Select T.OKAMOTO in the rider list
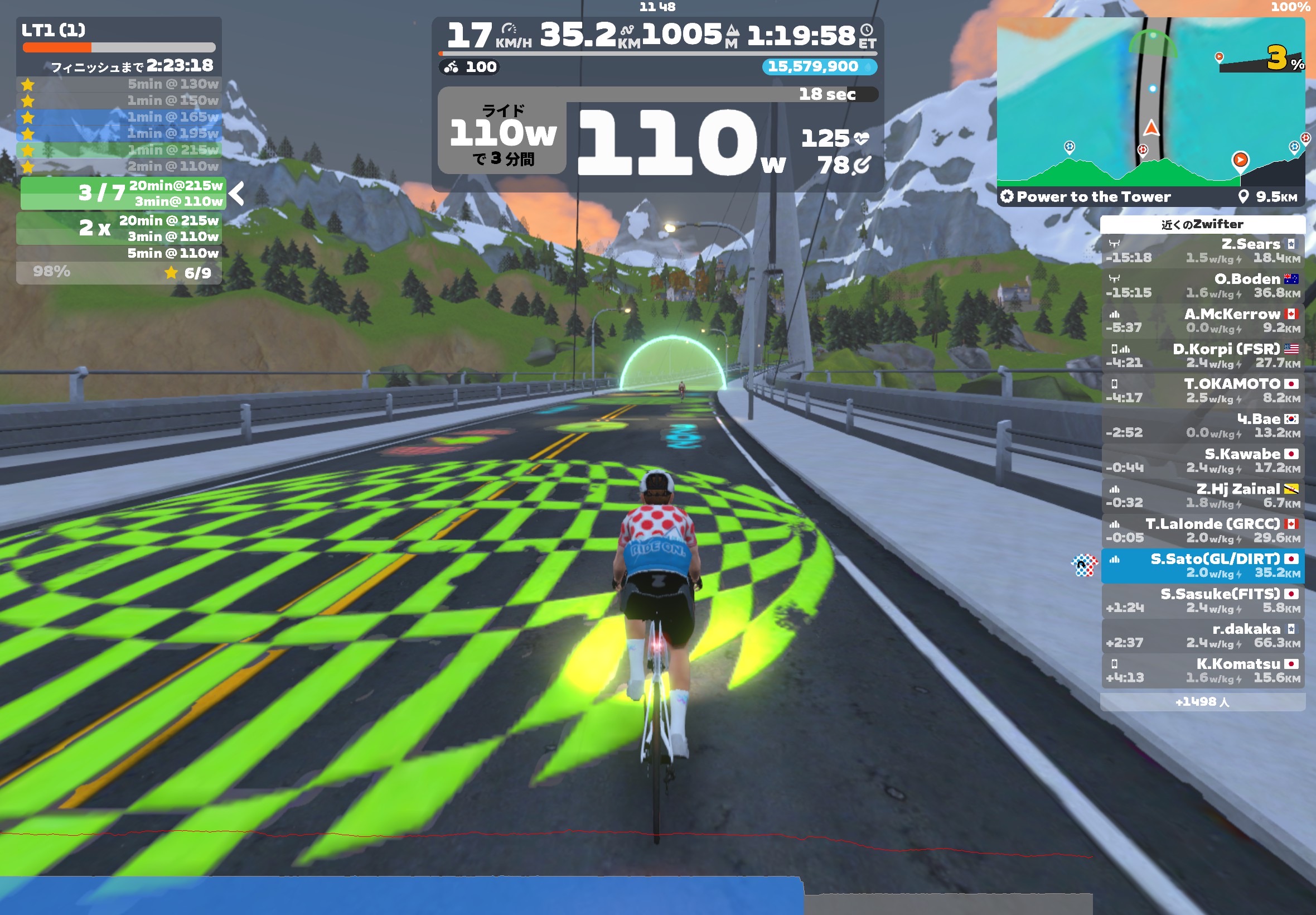 coord(1202,391)
